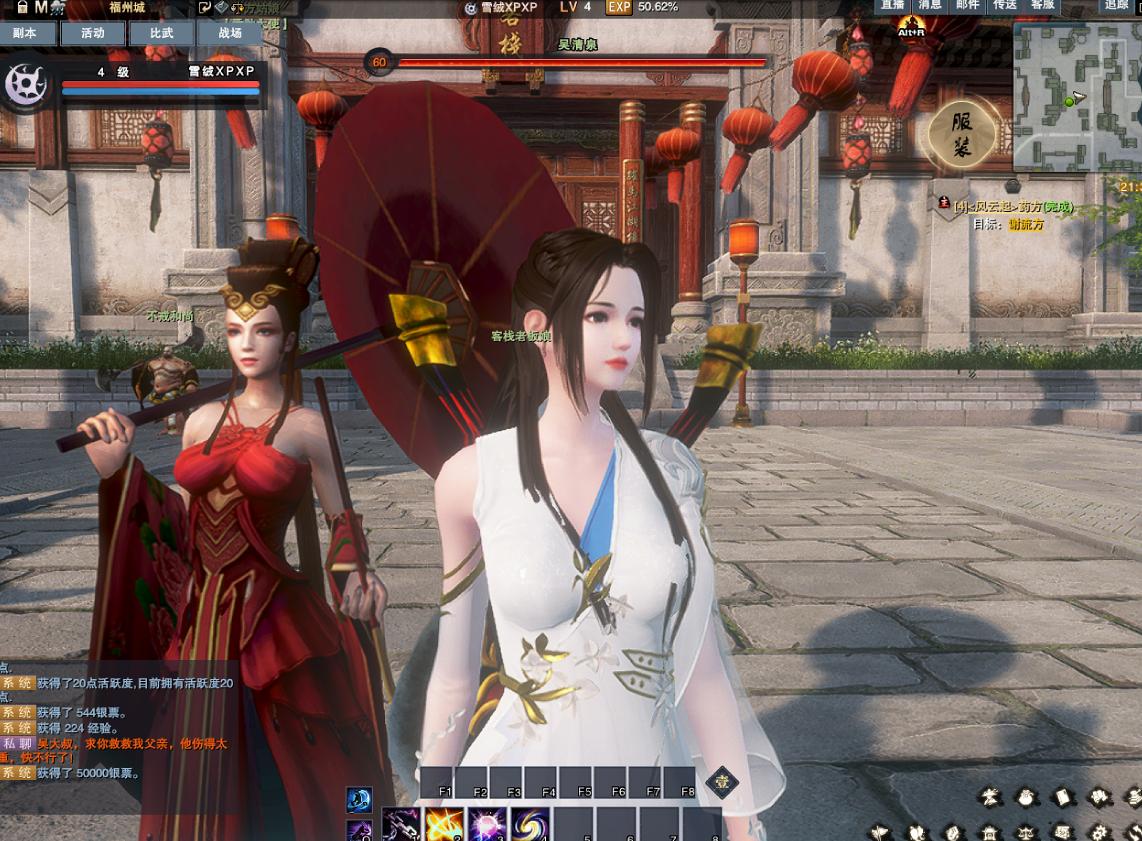
Task: Open the 活动 events menu
Action: point(93,33)
